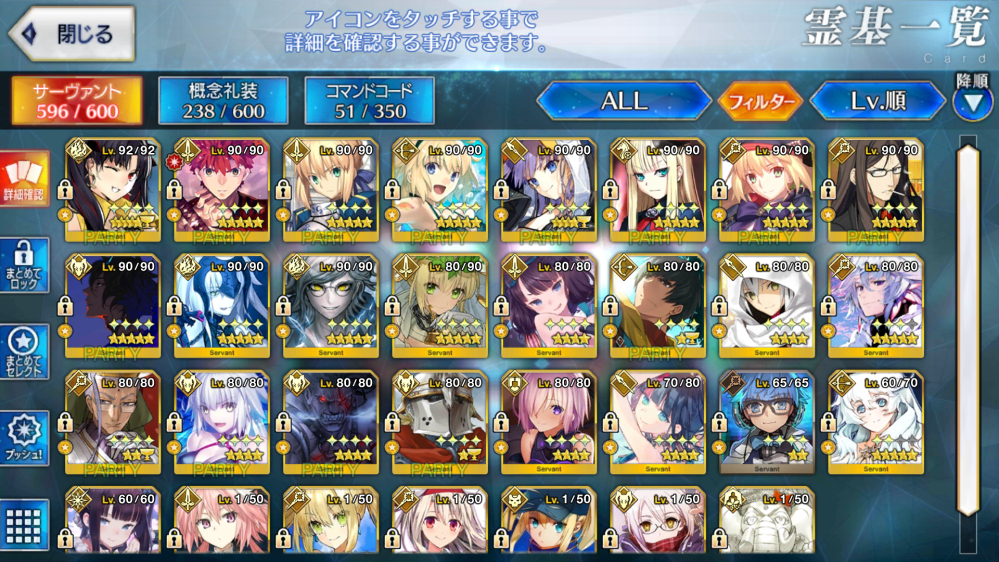Tap the まとめてセレクト star button
The width and height of the screenshot is (999, 562).
pos(24,351)
